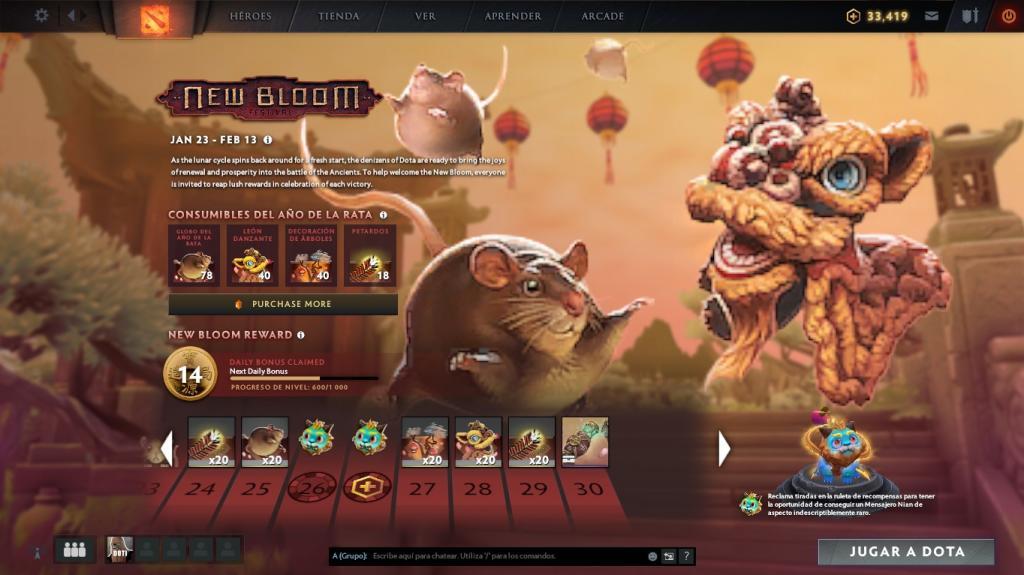Switch to the Ver tab

[425, 16]
